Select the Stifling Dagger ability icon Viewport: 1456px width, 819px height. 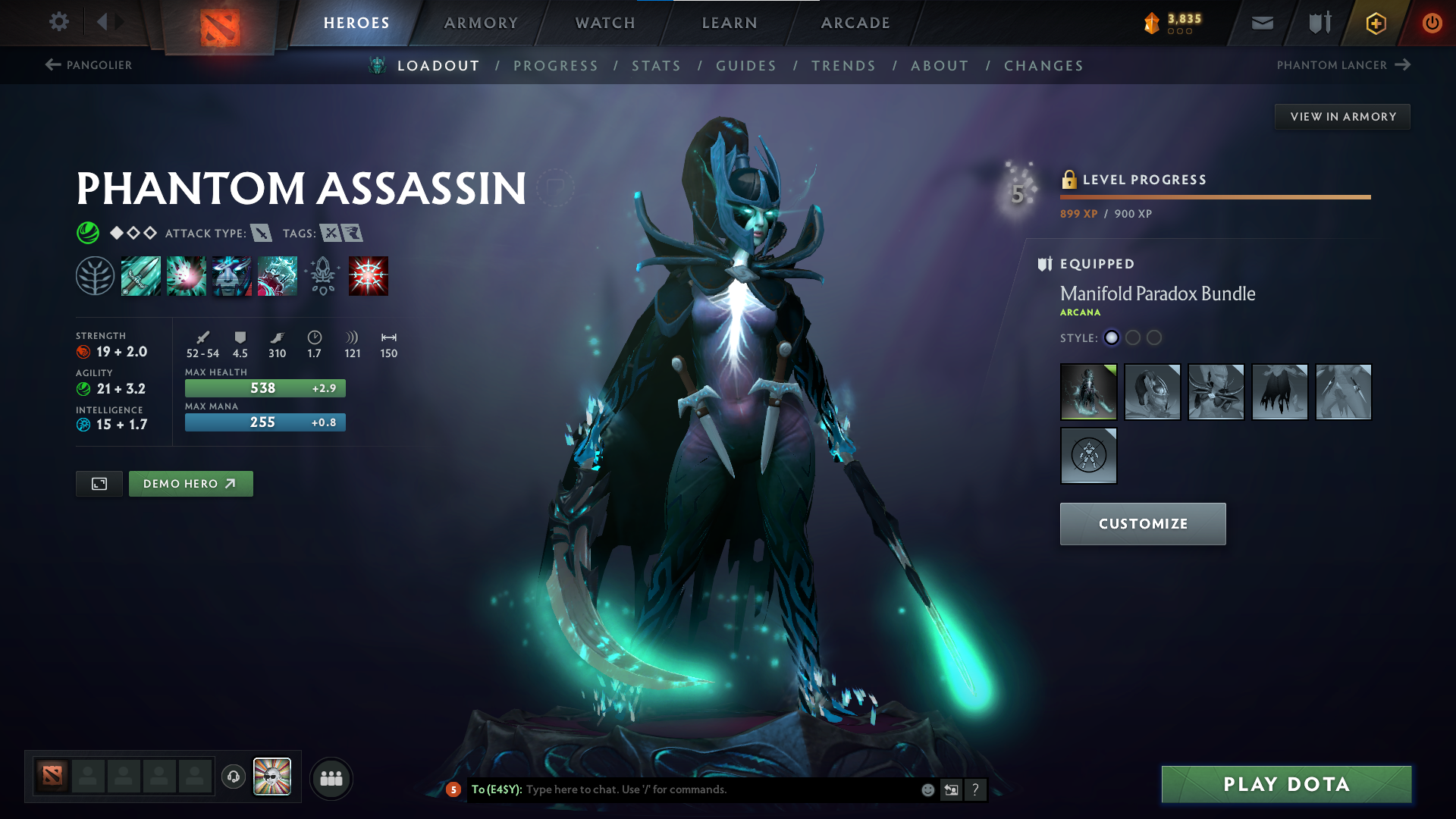coord(141,275)
